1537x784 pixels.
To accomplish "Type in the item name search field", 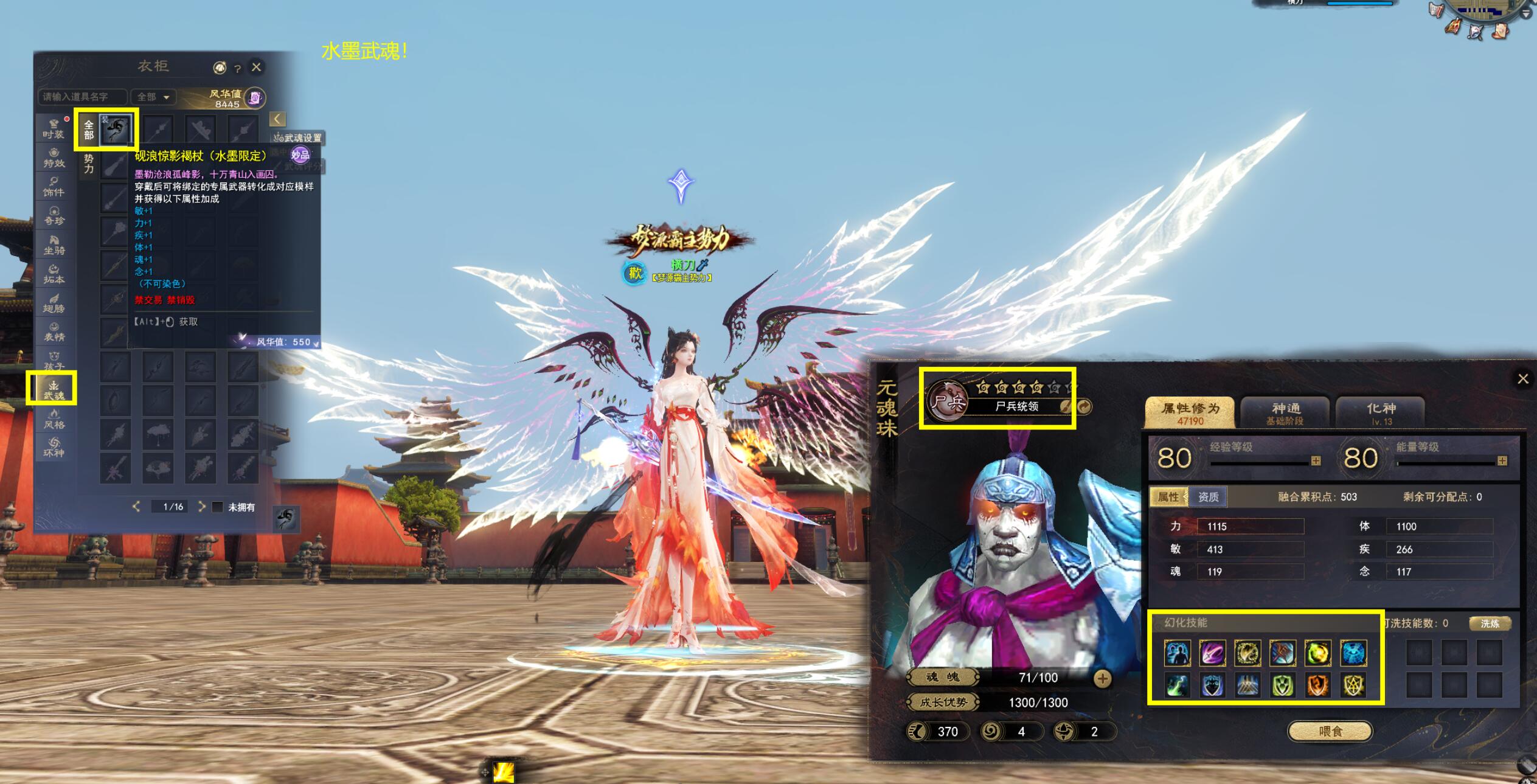I will click(x=82, y=97).
